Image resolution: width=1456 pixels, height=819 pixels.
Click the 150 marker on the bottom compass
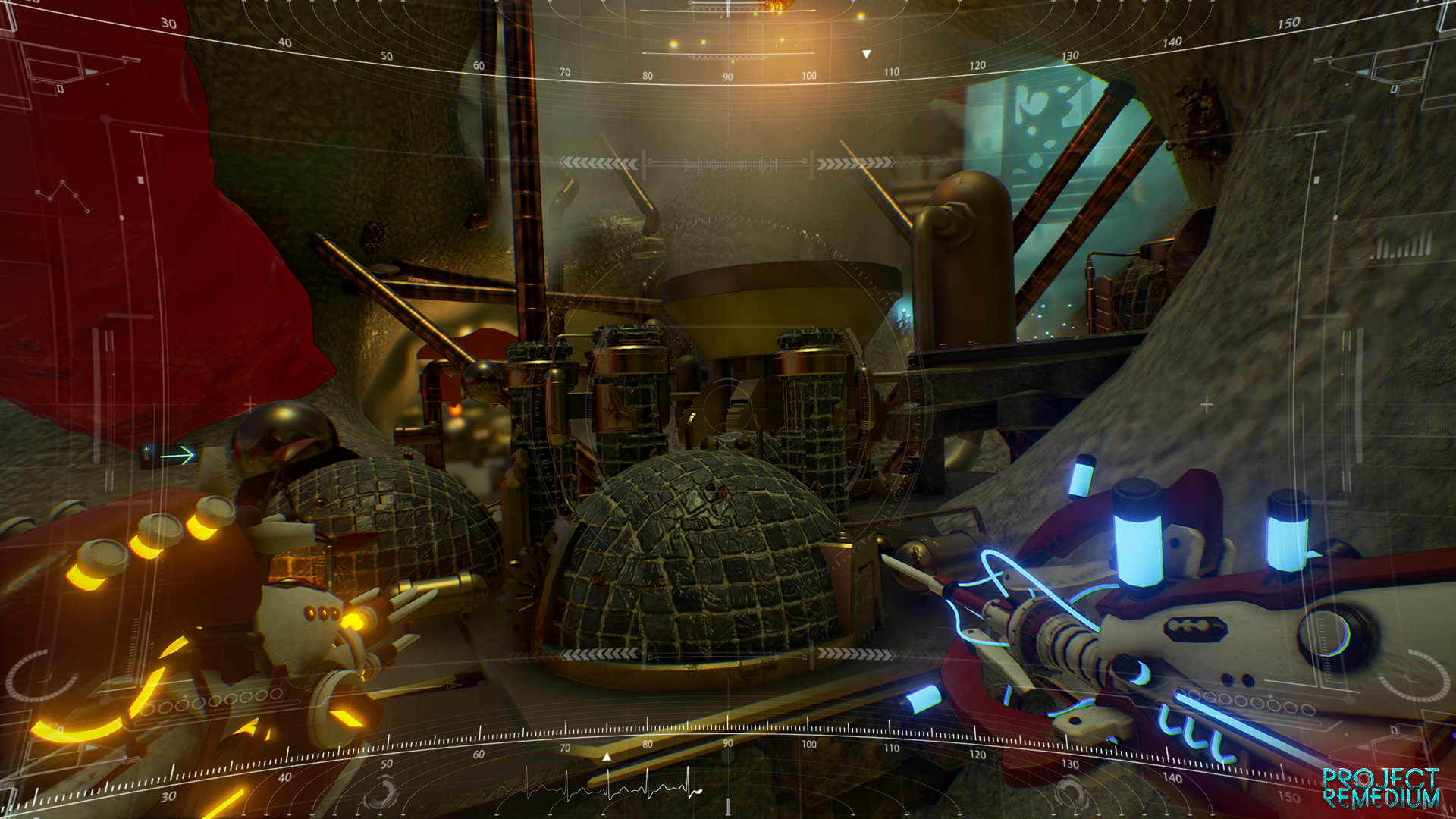[1288, 796]
